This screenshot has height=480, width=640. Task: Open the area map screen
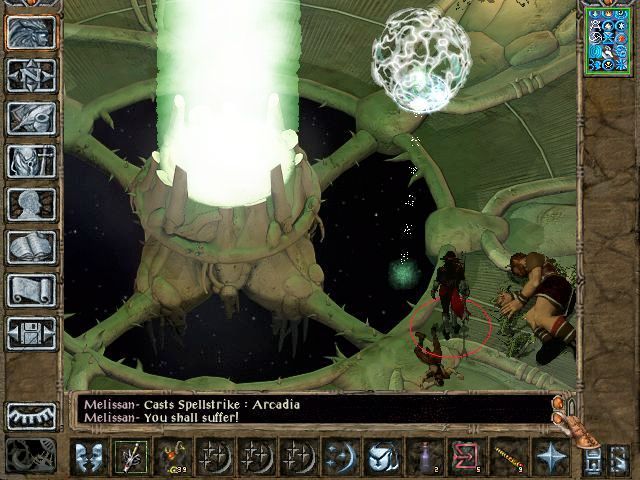click(x=32, y=74)
